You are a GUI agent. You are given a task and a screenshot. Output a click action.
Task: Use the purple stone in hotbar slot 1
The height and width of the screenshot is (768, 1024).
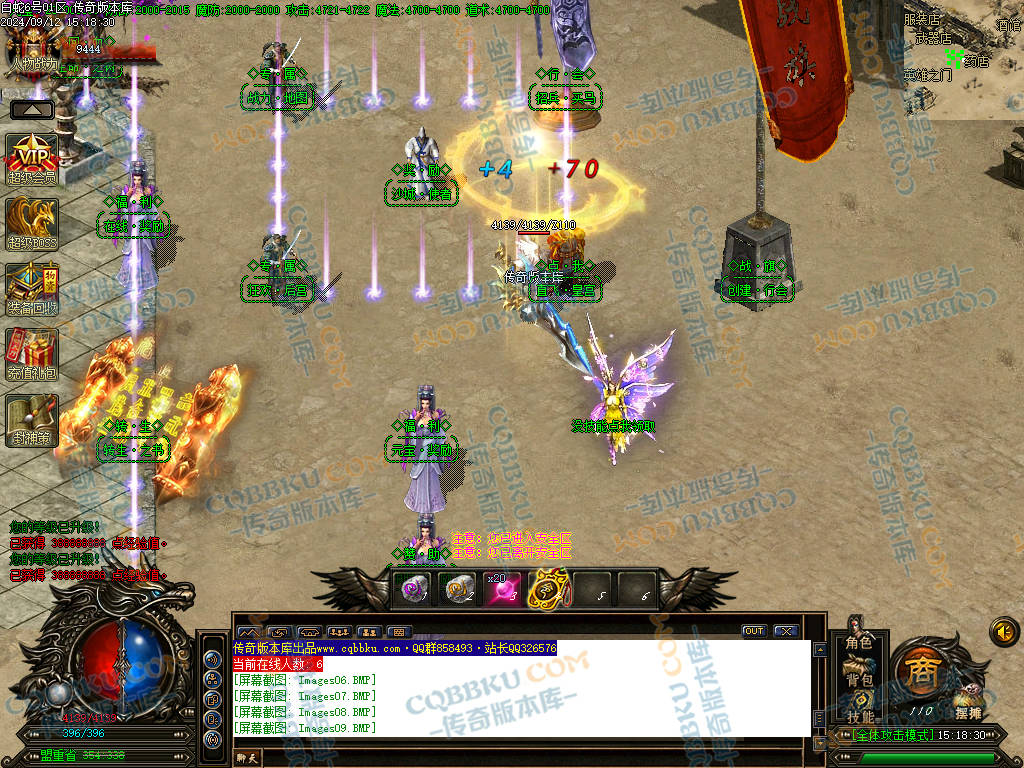(x=413, y=589)
